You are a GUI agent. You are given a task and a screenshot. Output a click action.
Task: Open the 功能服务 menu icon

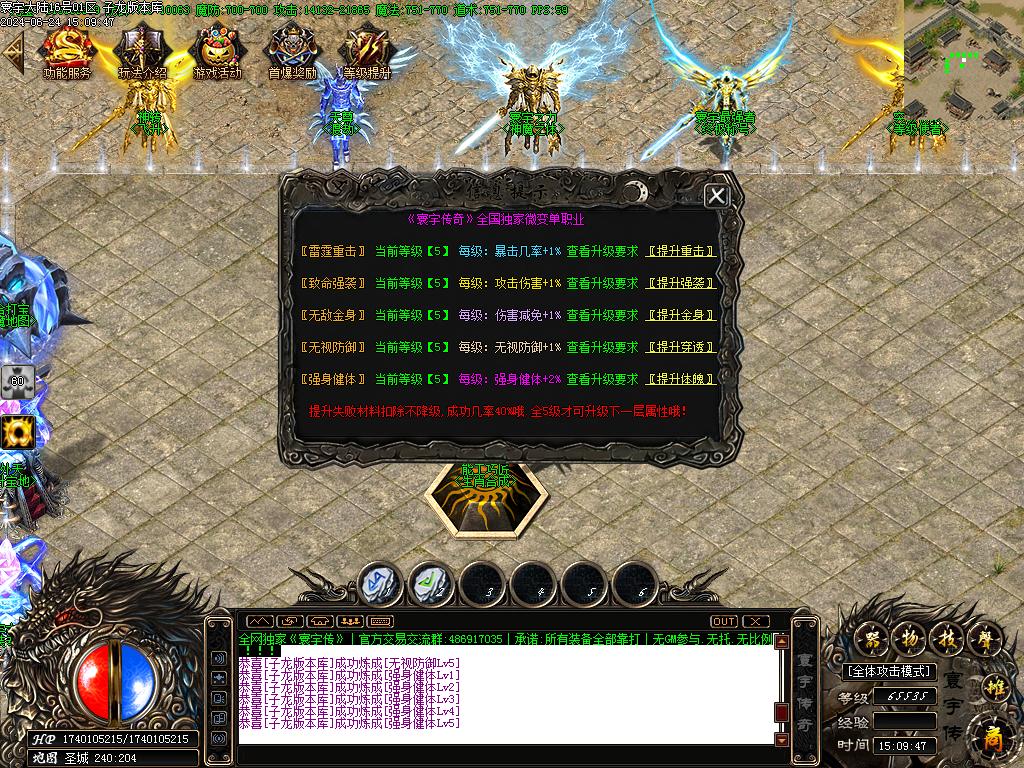pos(67,52)
